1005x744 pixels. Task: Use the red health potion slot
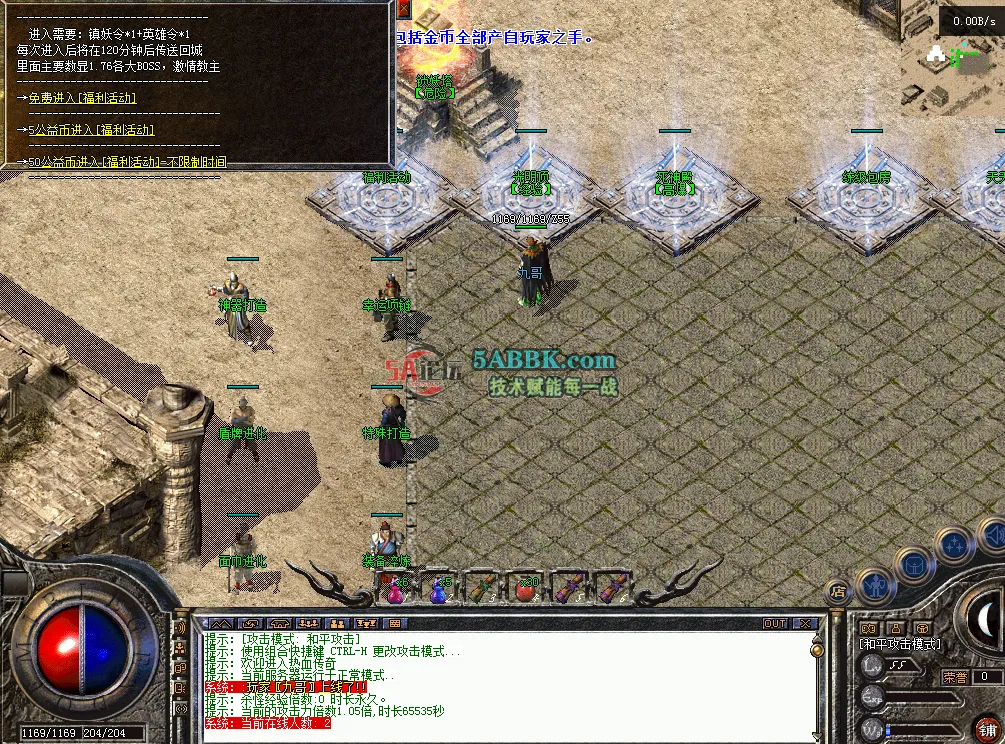point(396,589)
